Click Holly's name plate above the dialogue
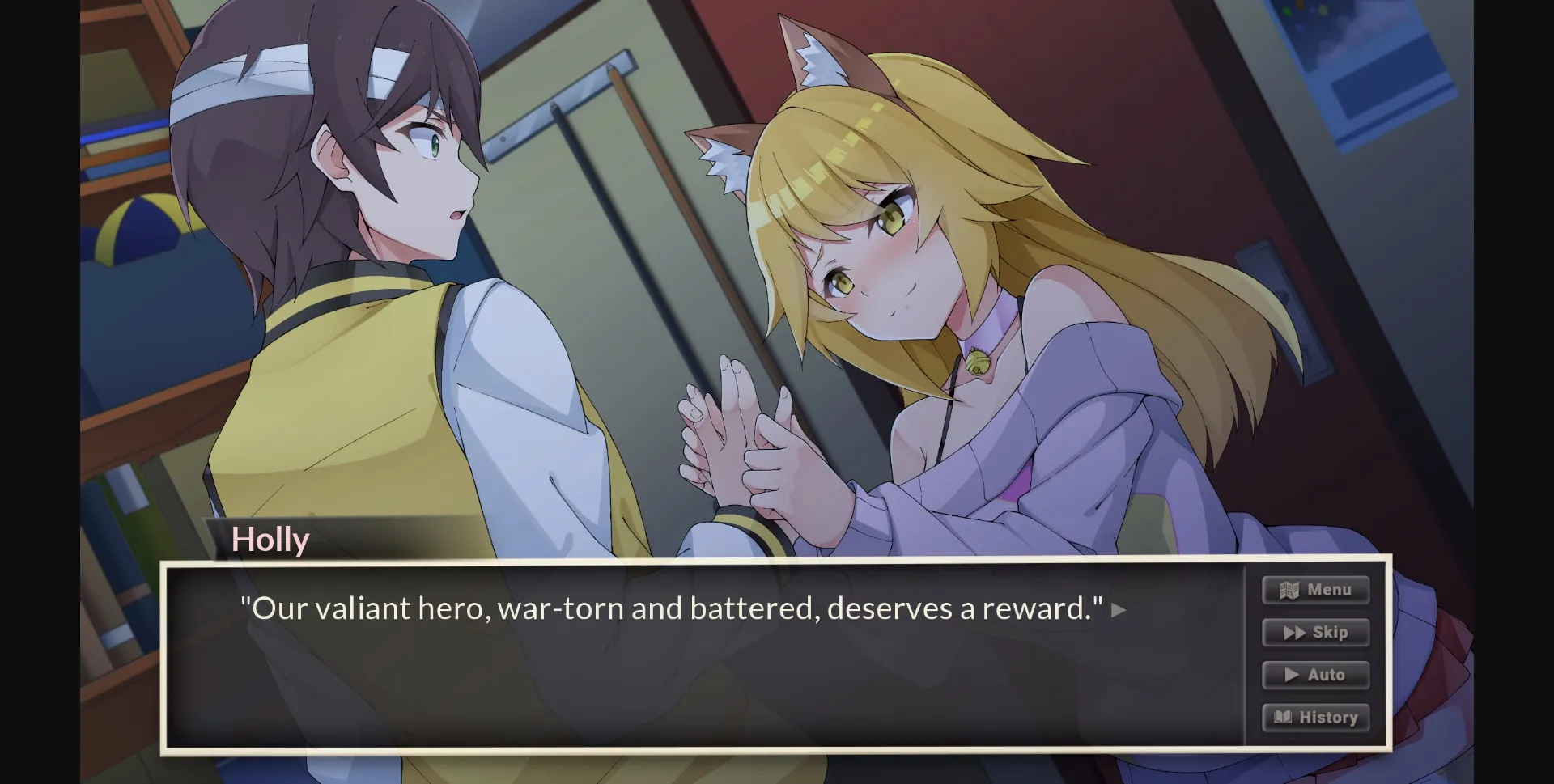 (270, 539)
